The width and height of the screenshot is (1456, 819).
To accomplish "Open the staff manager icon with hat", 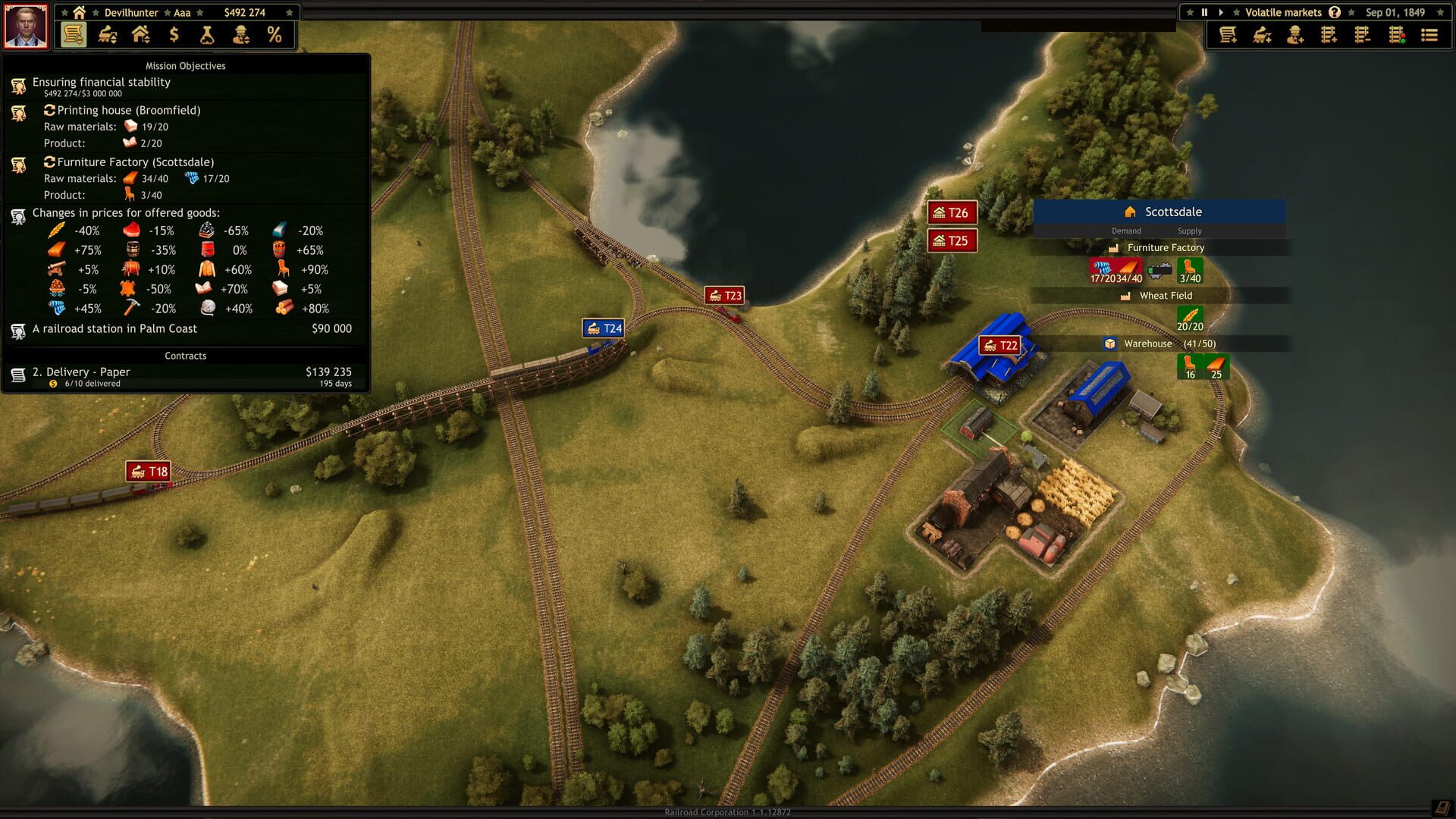I will [241, 35].
